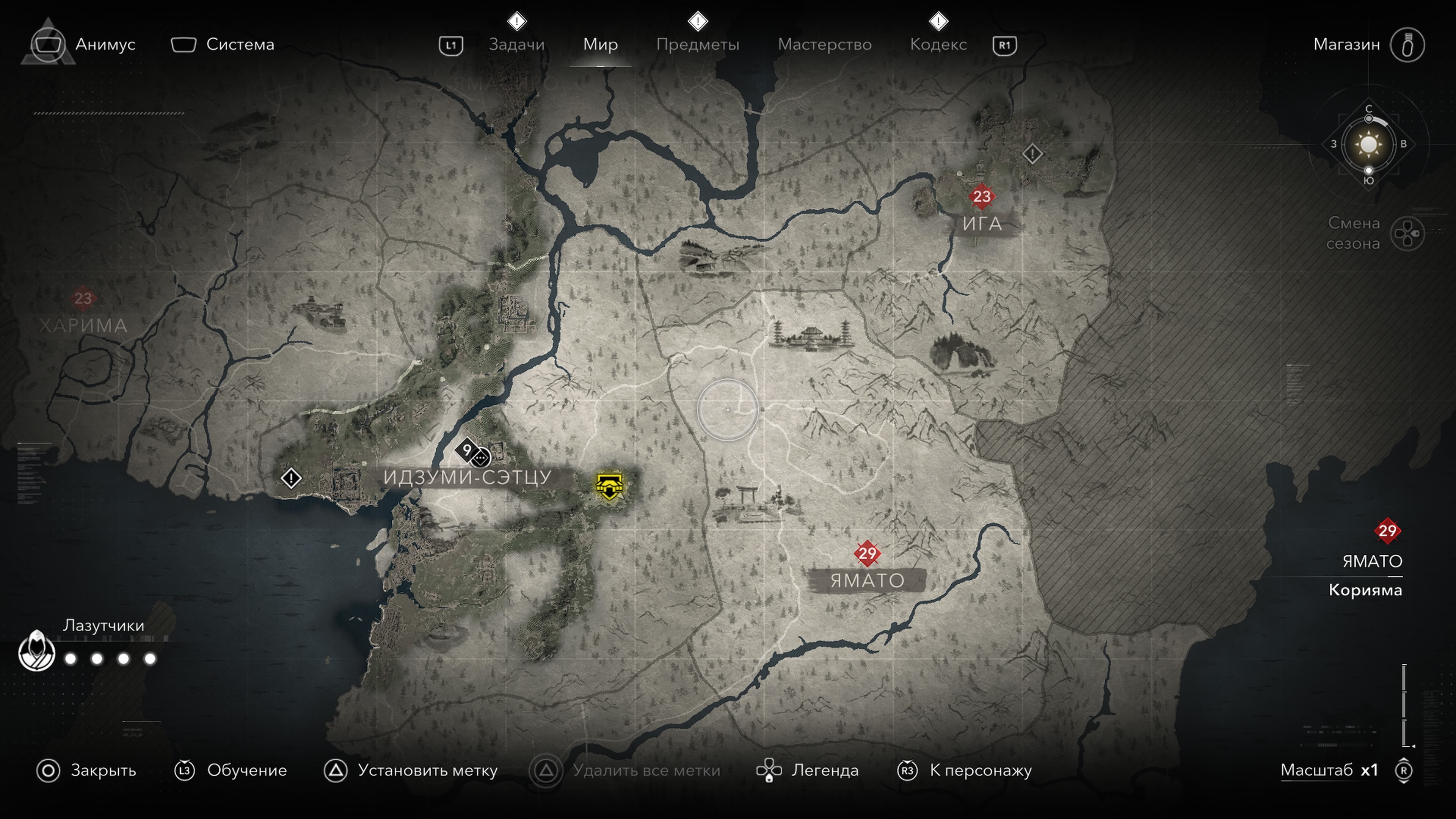Select the Лазутчики scouts icon
This screenshot has height=819, width=1456.
(37, 651)
